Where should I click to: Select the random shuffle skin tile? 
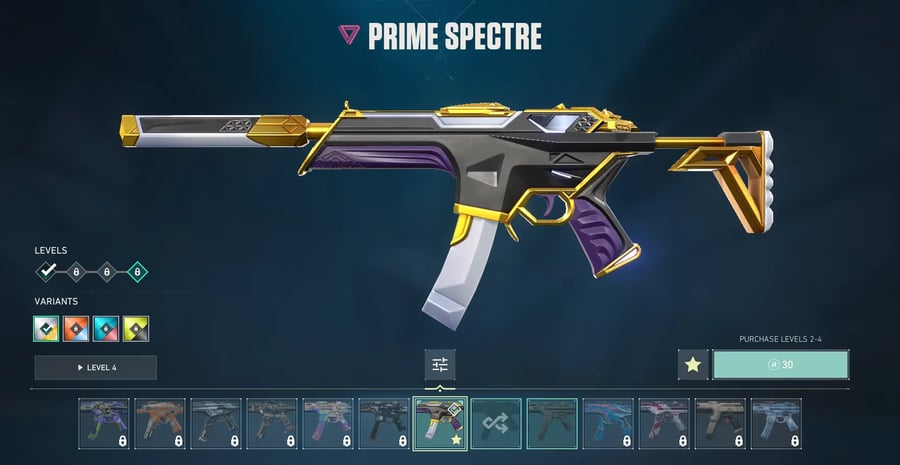tap(496, 423)
